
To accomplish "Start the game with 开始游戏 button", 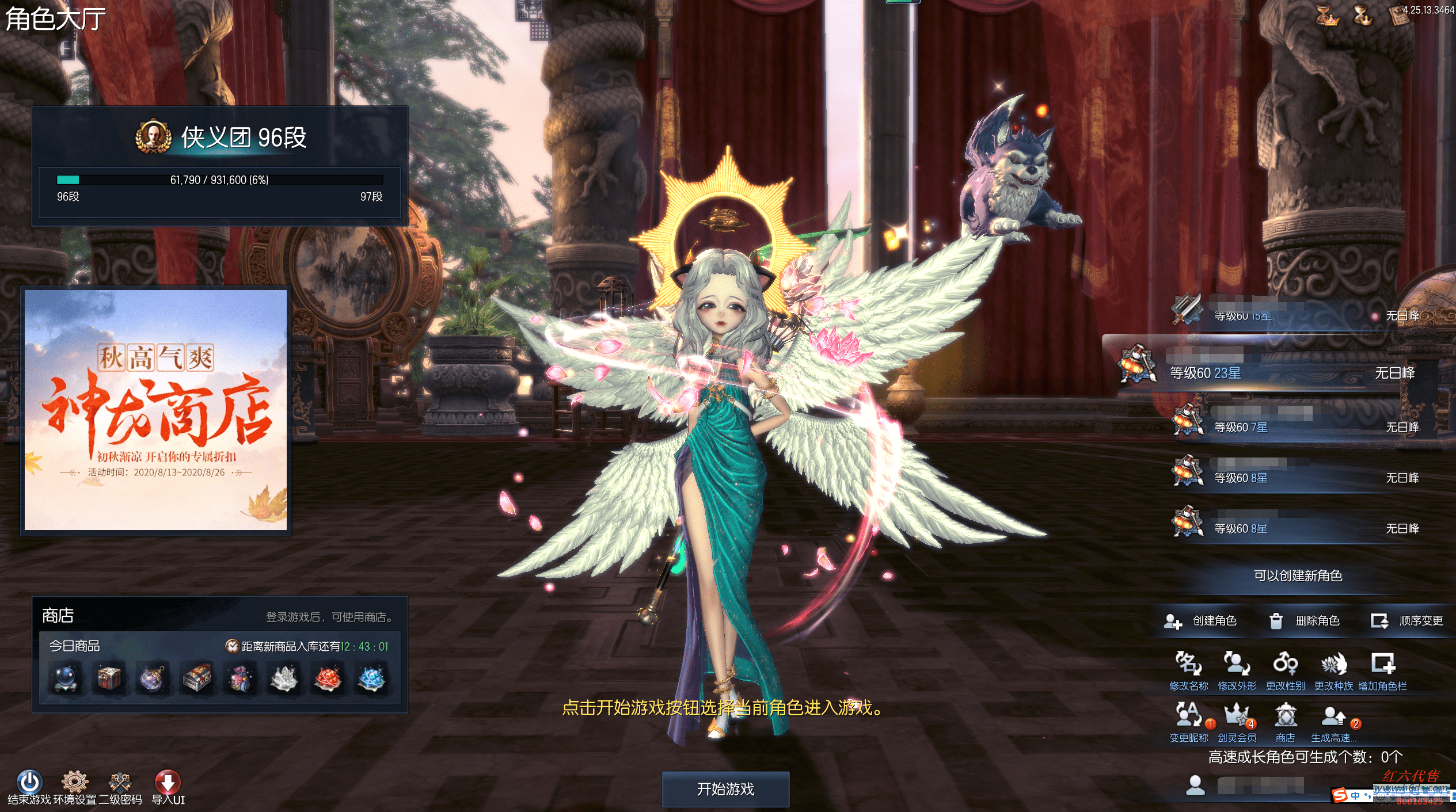I will pos(725,789).
